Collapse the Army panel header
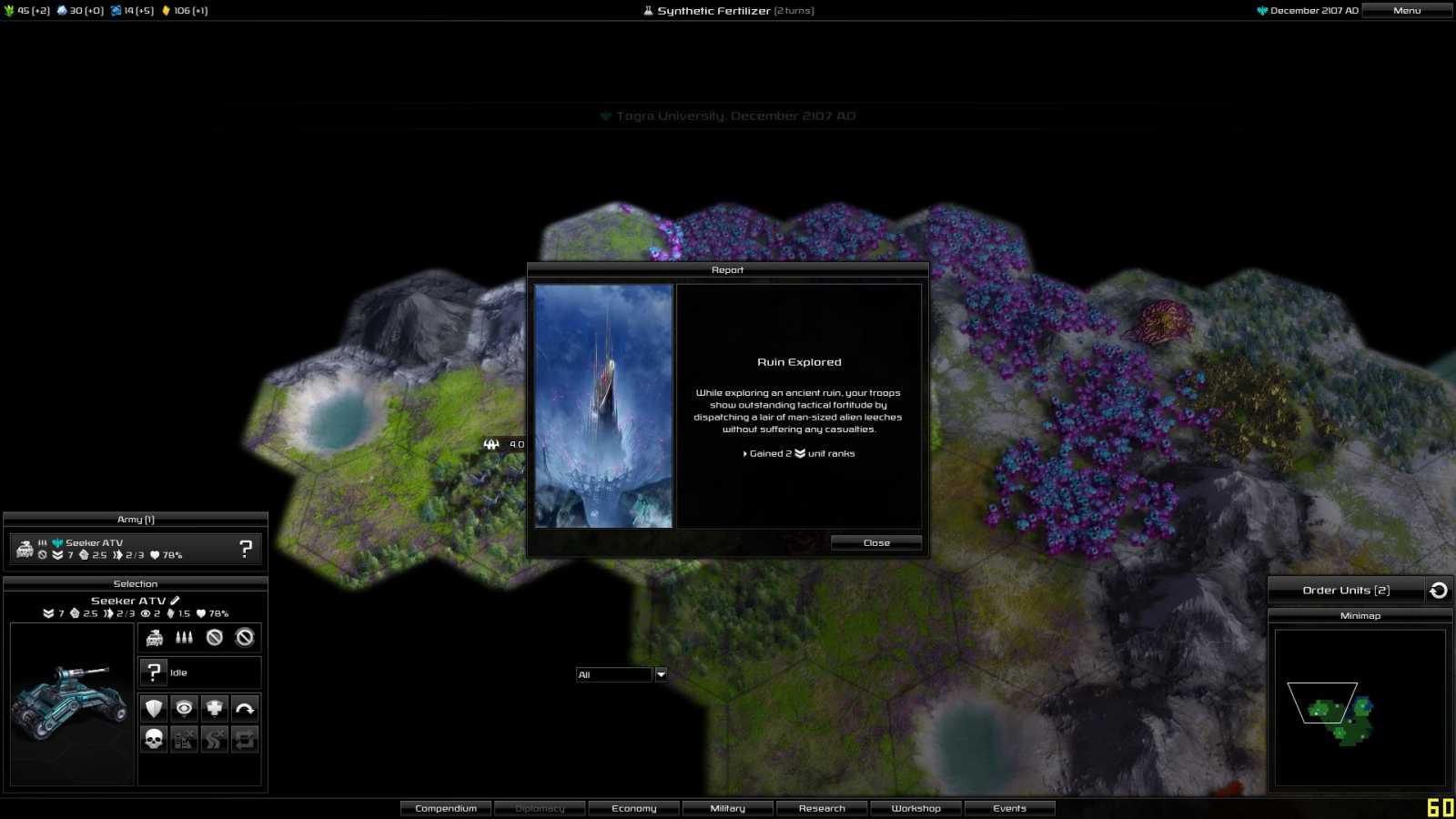Image resolution: width=1456 pixels, height=819 pixels. [x=136, y=519]
